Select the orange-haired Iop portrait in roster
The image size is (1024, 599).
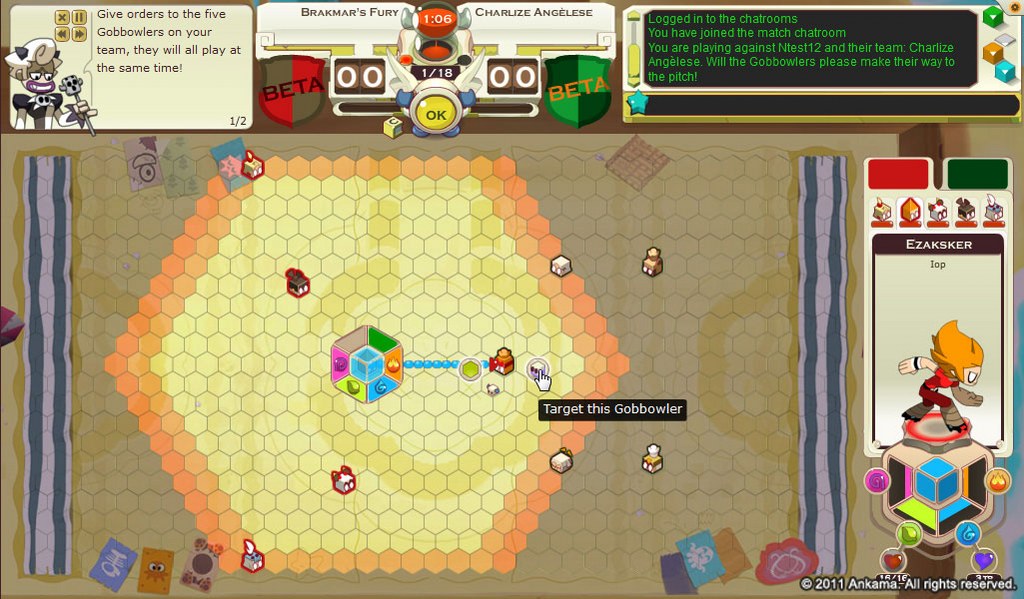910,210
